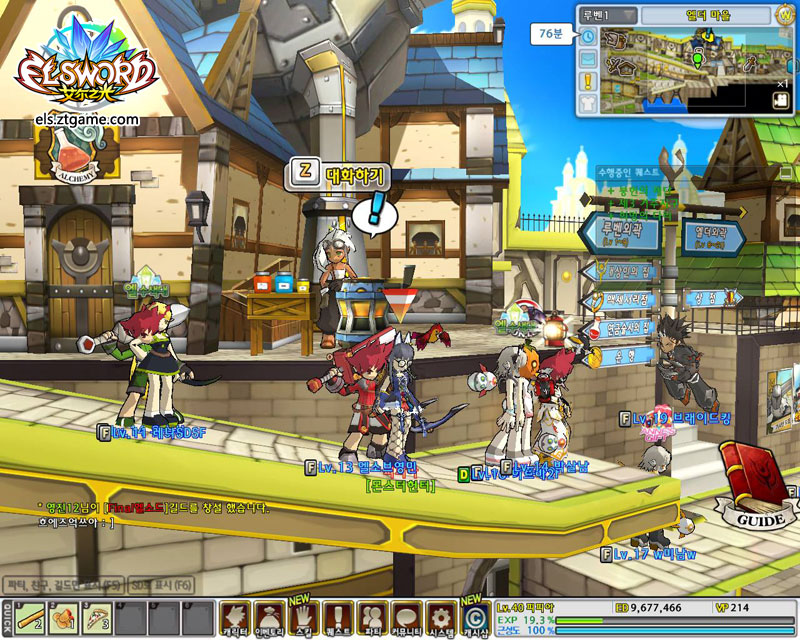Open the 커뮤니티 (Community) menu
The image size is (800, 640).
click(x=406, y=617)
